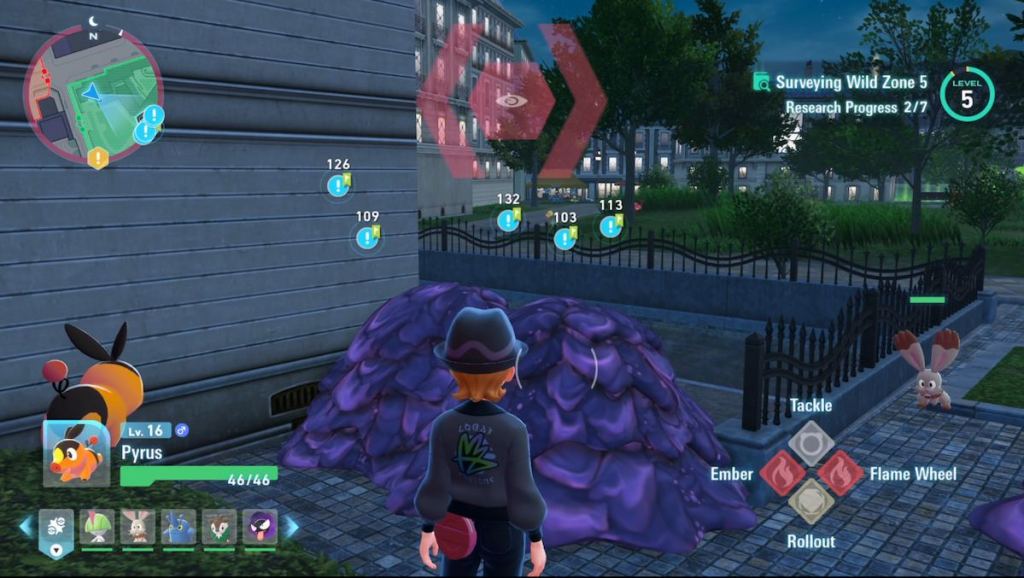
Task: Switch to the blue Heracross party slot
Action: 179,527
